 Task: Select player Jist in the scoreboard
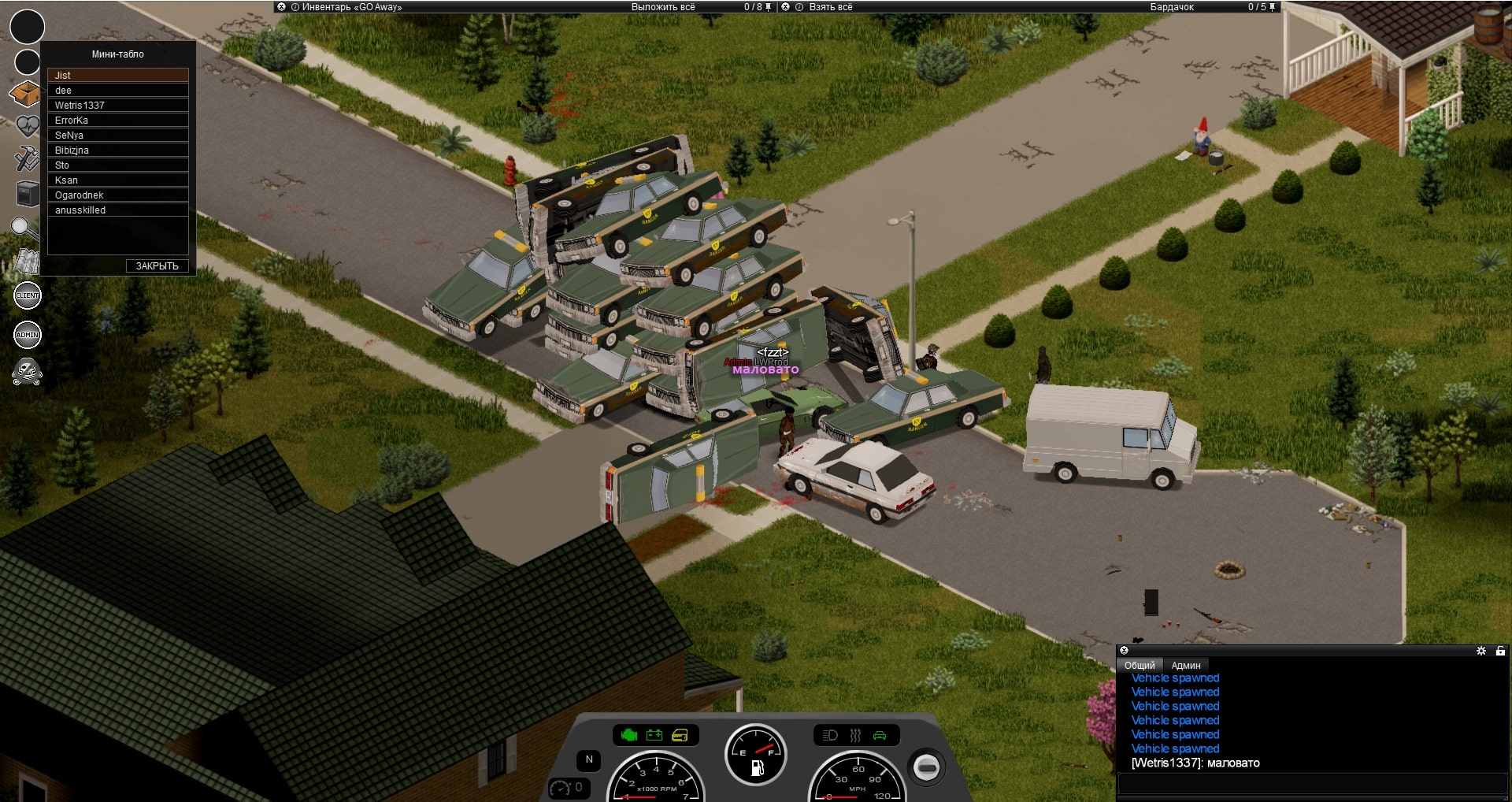point(117,76)
